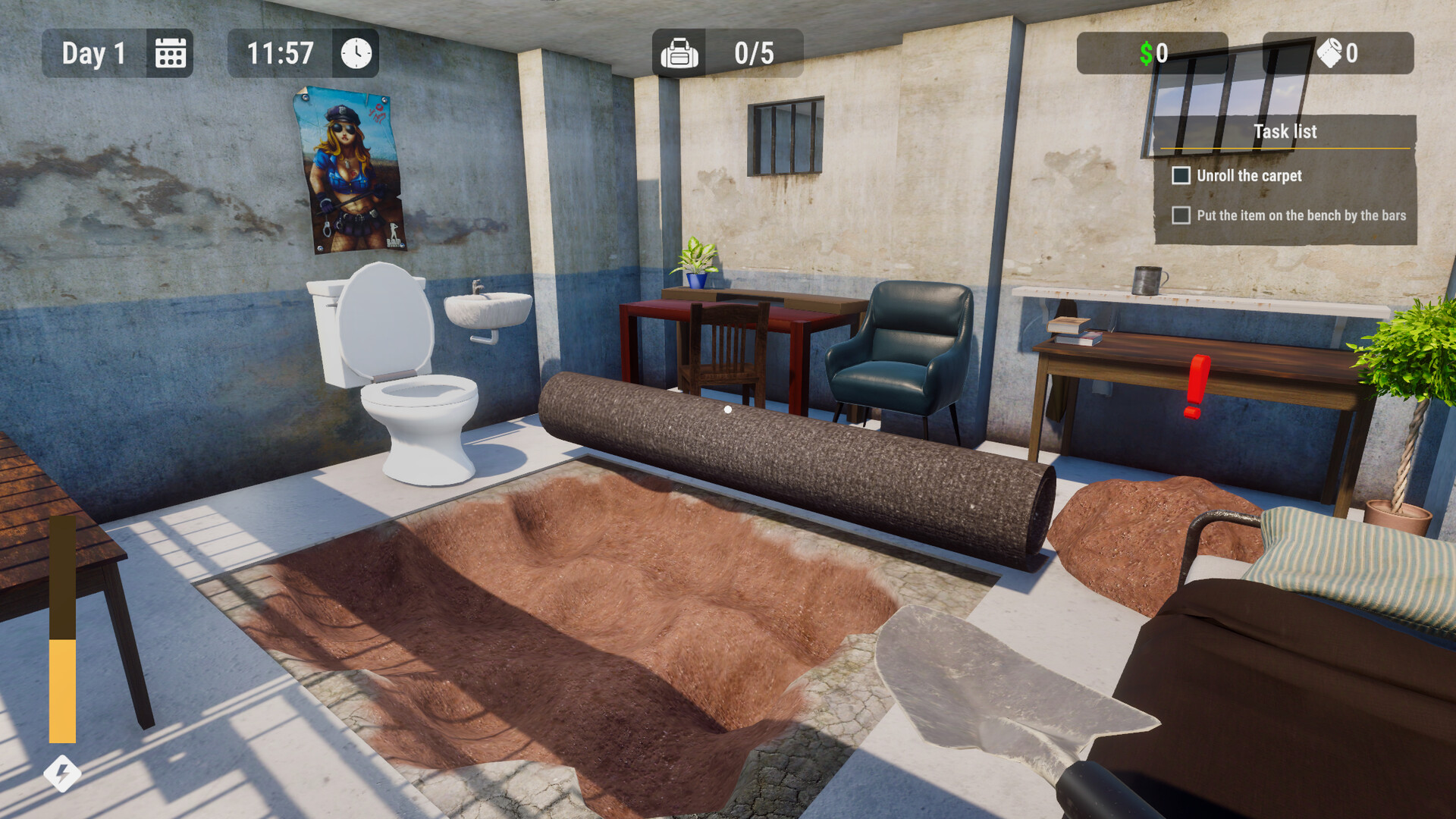1456x819 pixels.
Task: Select the rolled-up carpet on the floor
Action: click(x=796, y=455)
